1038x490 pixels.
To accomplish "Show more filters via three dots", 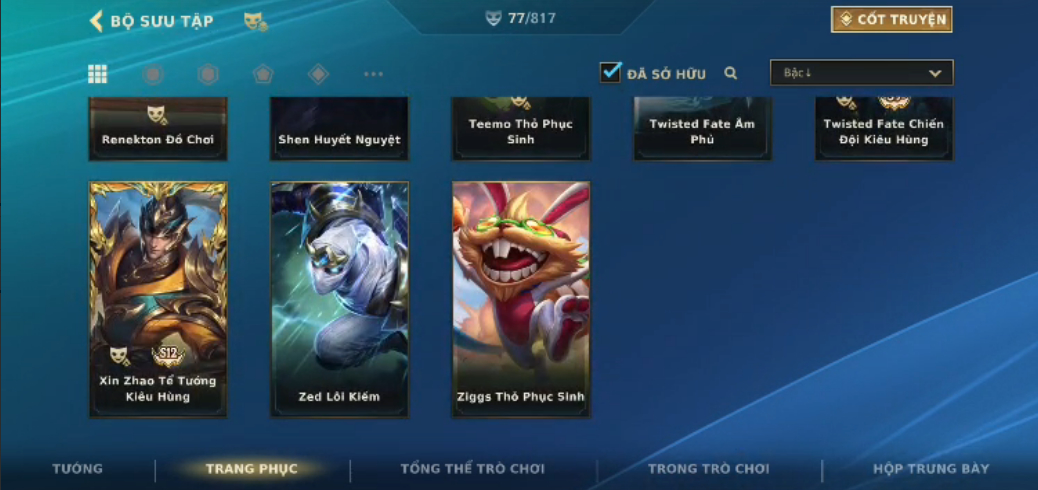I will 373,74.
